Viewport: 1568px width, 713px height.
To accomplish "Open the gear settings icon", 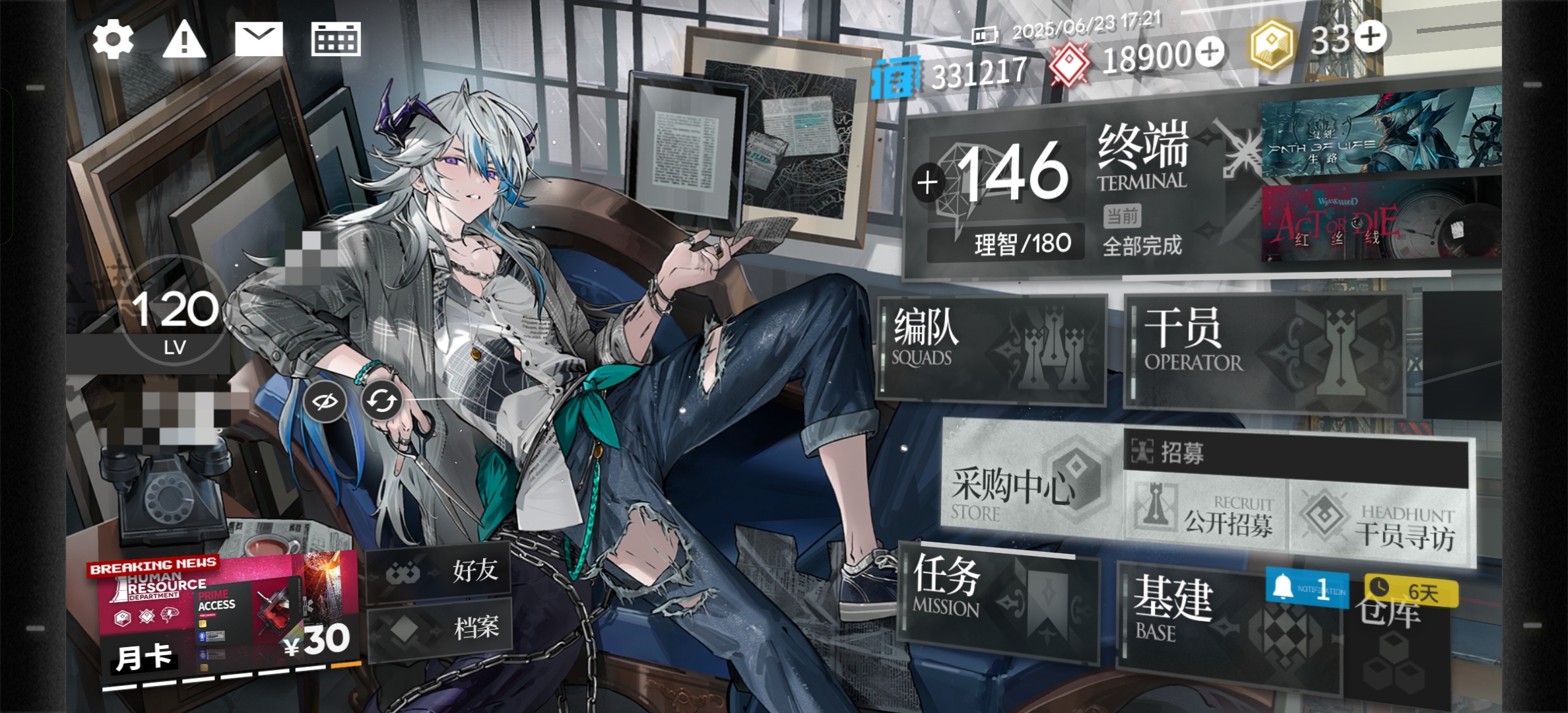I will [113, 39].
